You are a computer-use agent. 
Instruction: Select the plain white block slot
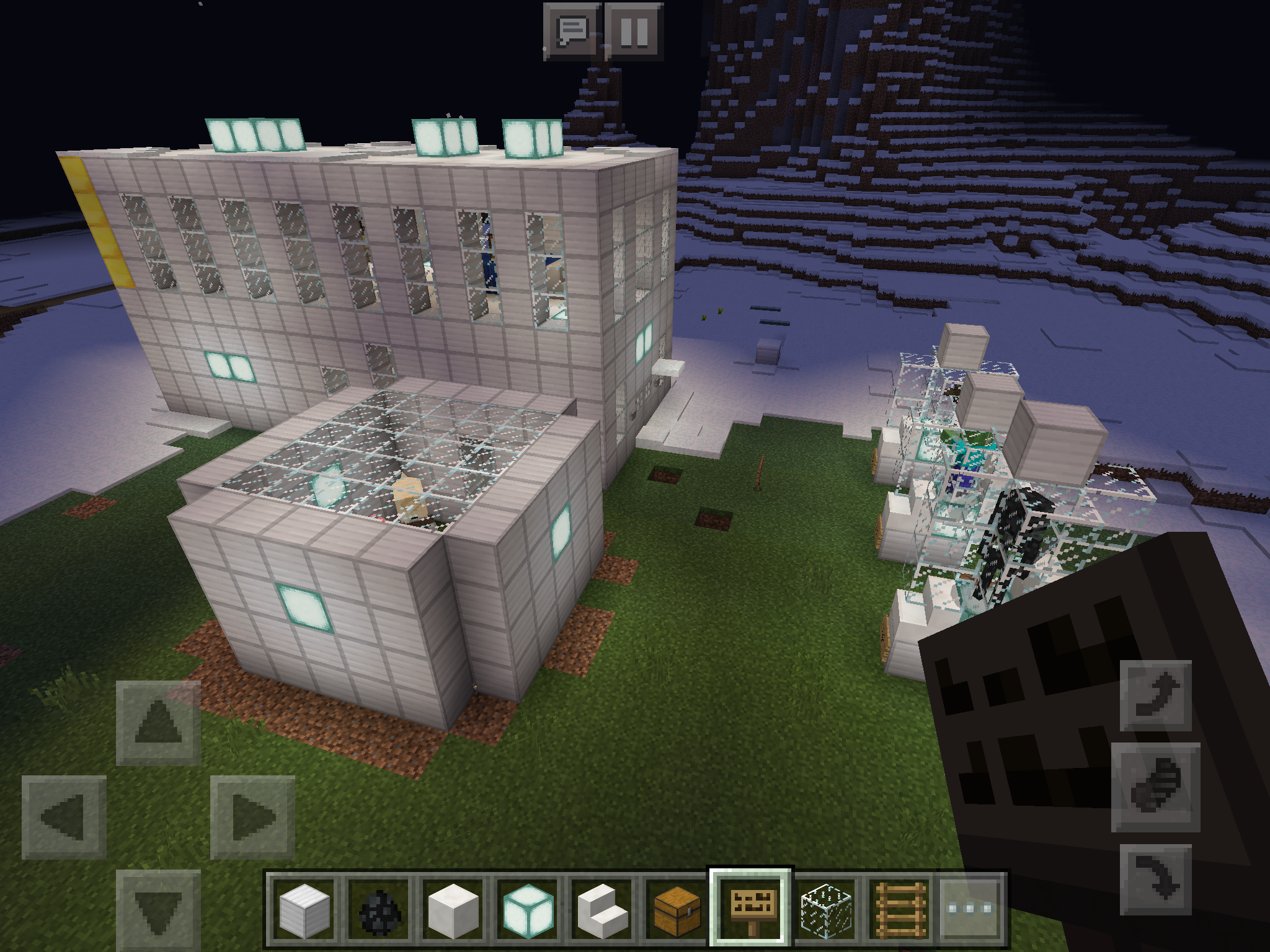point(453,909)
